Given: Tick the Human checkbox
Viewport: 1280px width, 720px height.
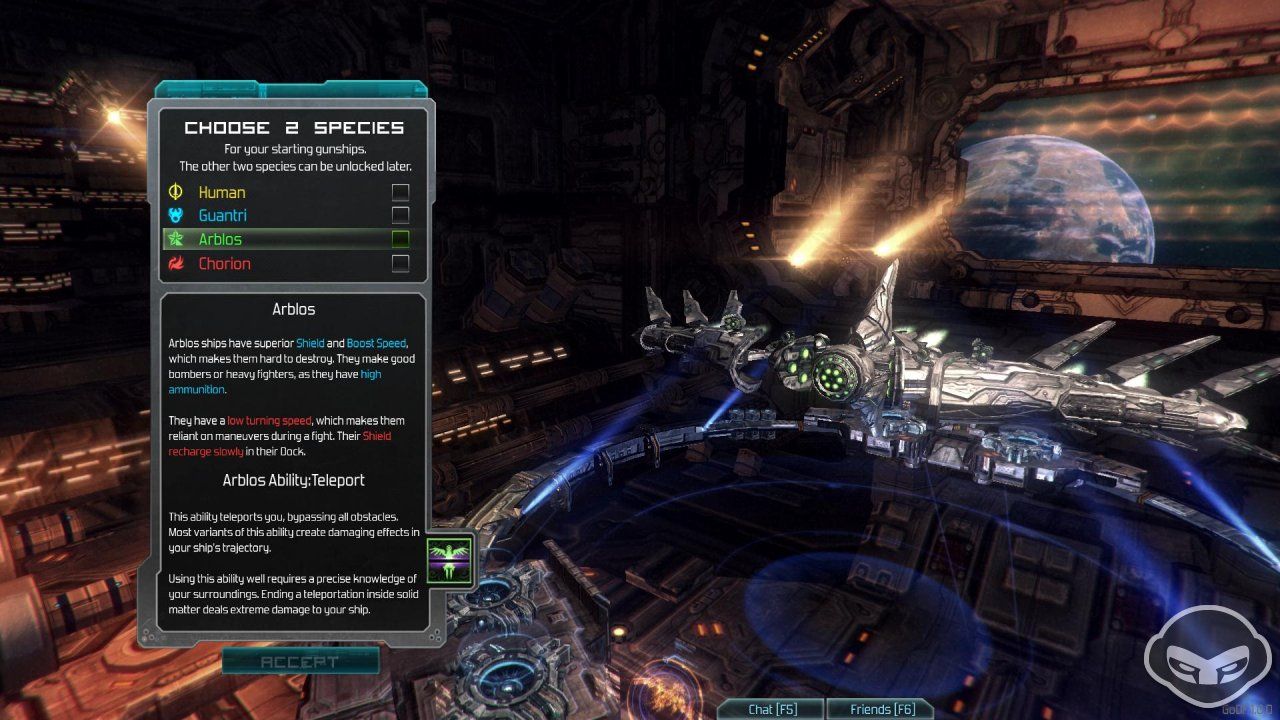Looking at the screenshot, I should point(400,192).
